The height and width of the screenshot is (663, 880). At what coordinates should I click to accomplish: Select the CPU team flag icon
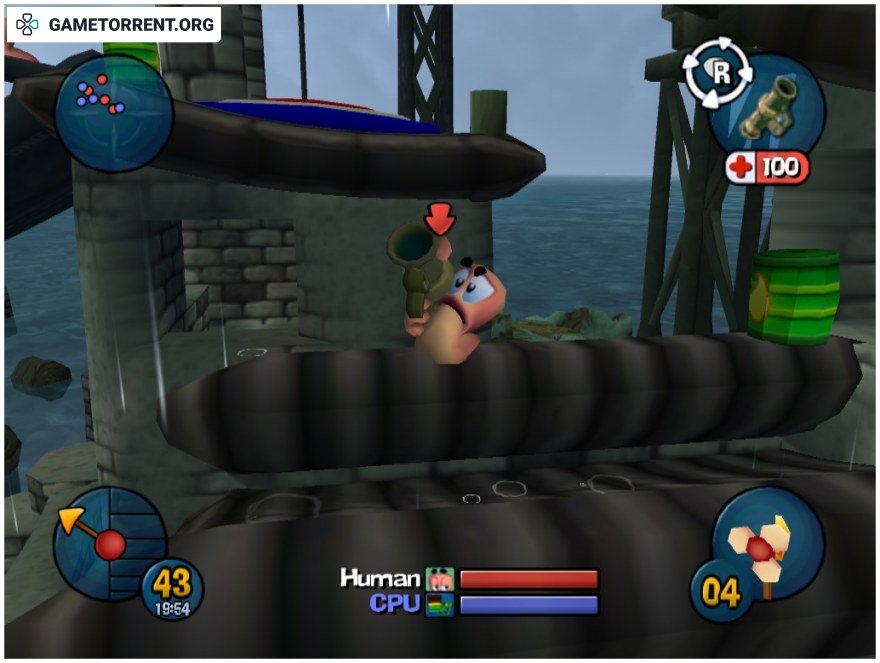click(439, 605)
